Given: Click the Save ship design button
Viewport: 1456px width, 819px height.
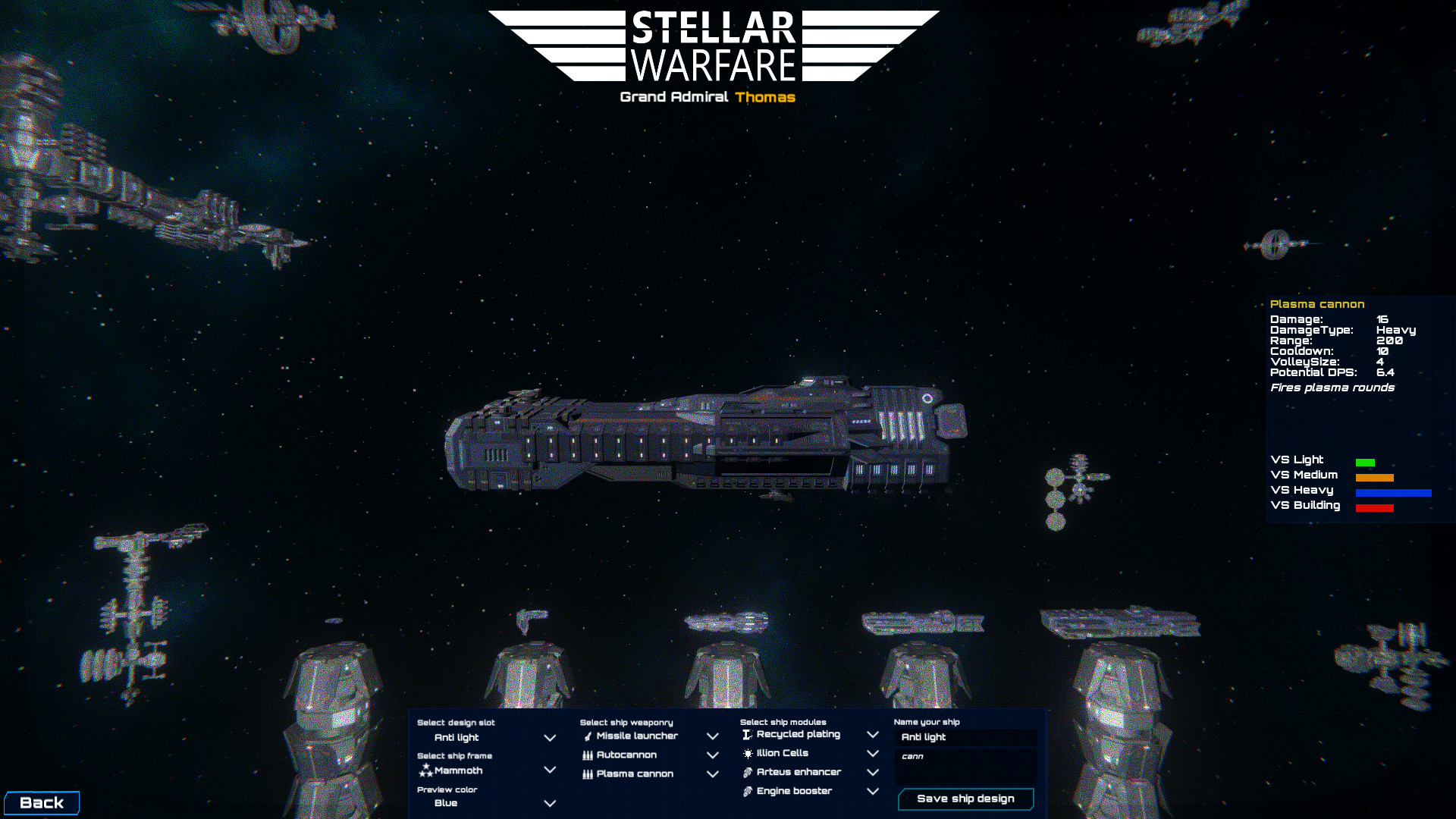Looking at the screenshot, I should pyautogui.click(x=965, y=799).
